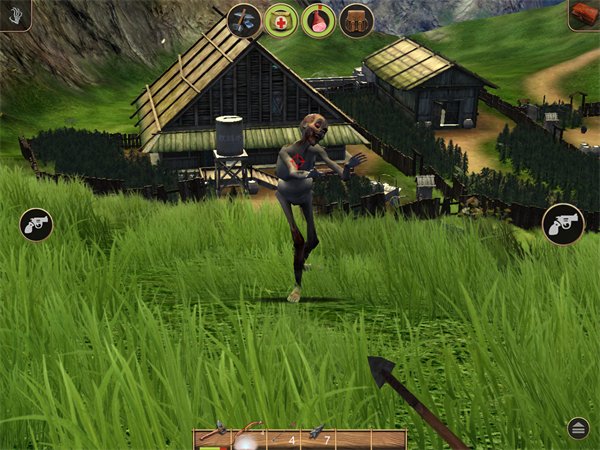Select the ham meat food icon
The image size is (600, 450).
click(318, 20)
